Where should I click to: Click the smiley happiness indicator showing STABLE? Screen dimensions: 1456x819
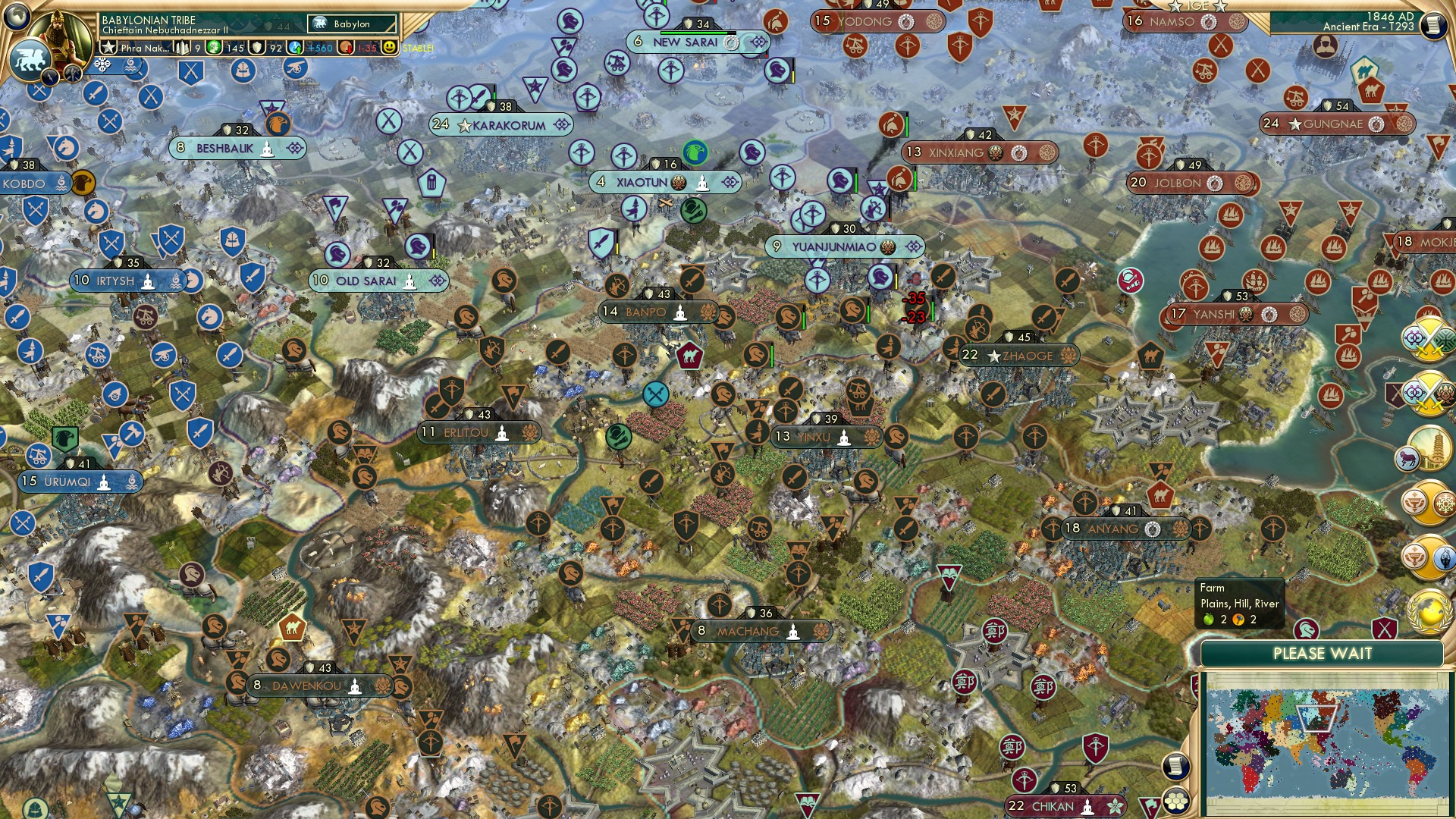tap(388, 48)
